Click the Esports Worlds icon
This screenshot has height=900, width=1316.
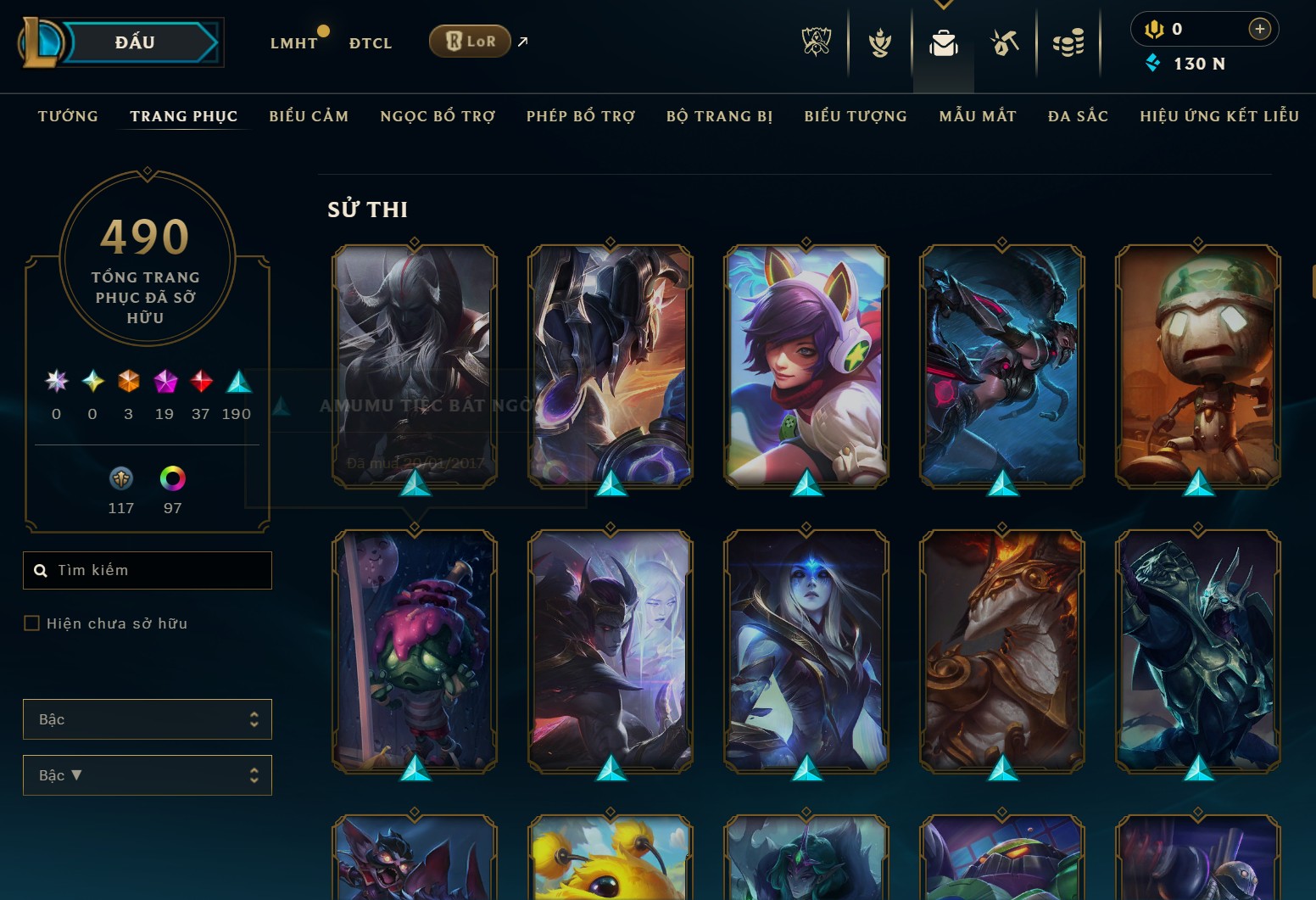817,42
